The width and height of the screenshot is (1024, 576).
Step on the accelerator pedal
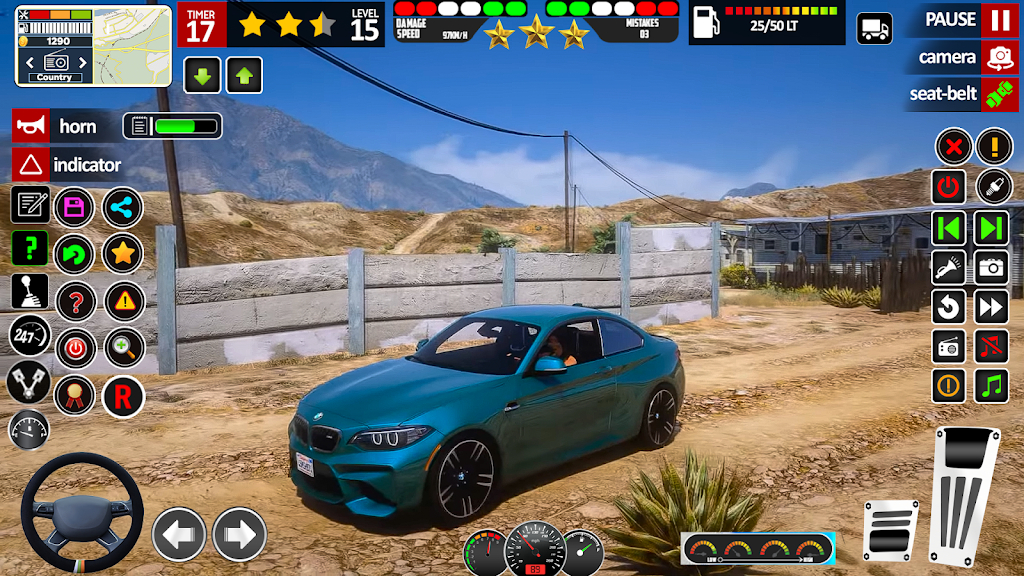964,495
